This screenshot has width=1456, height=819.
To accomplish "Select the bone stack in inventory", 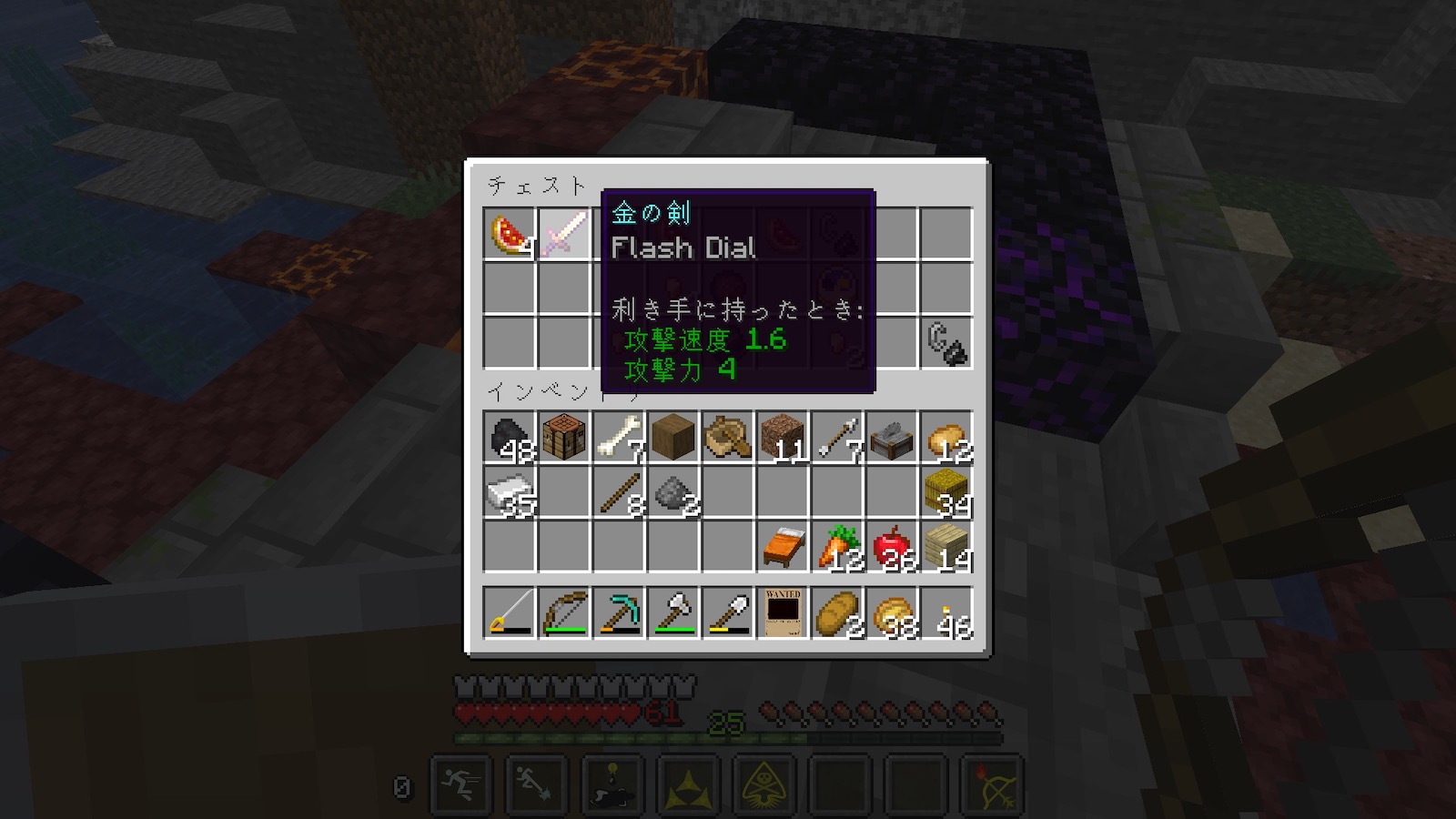I will point(619,438).
